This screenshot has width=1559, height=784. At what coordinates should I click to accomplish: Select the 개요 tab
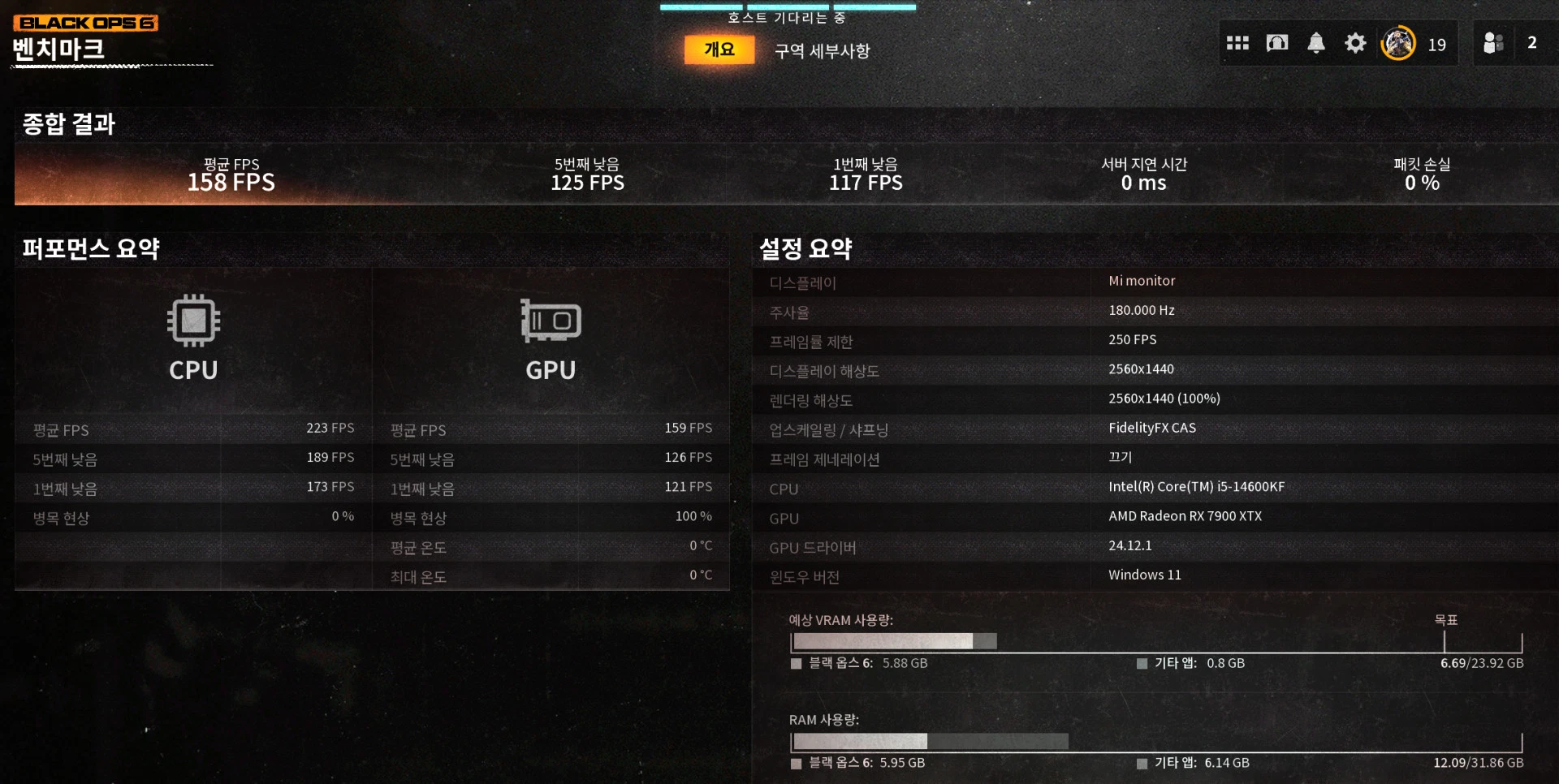[719, 49]
